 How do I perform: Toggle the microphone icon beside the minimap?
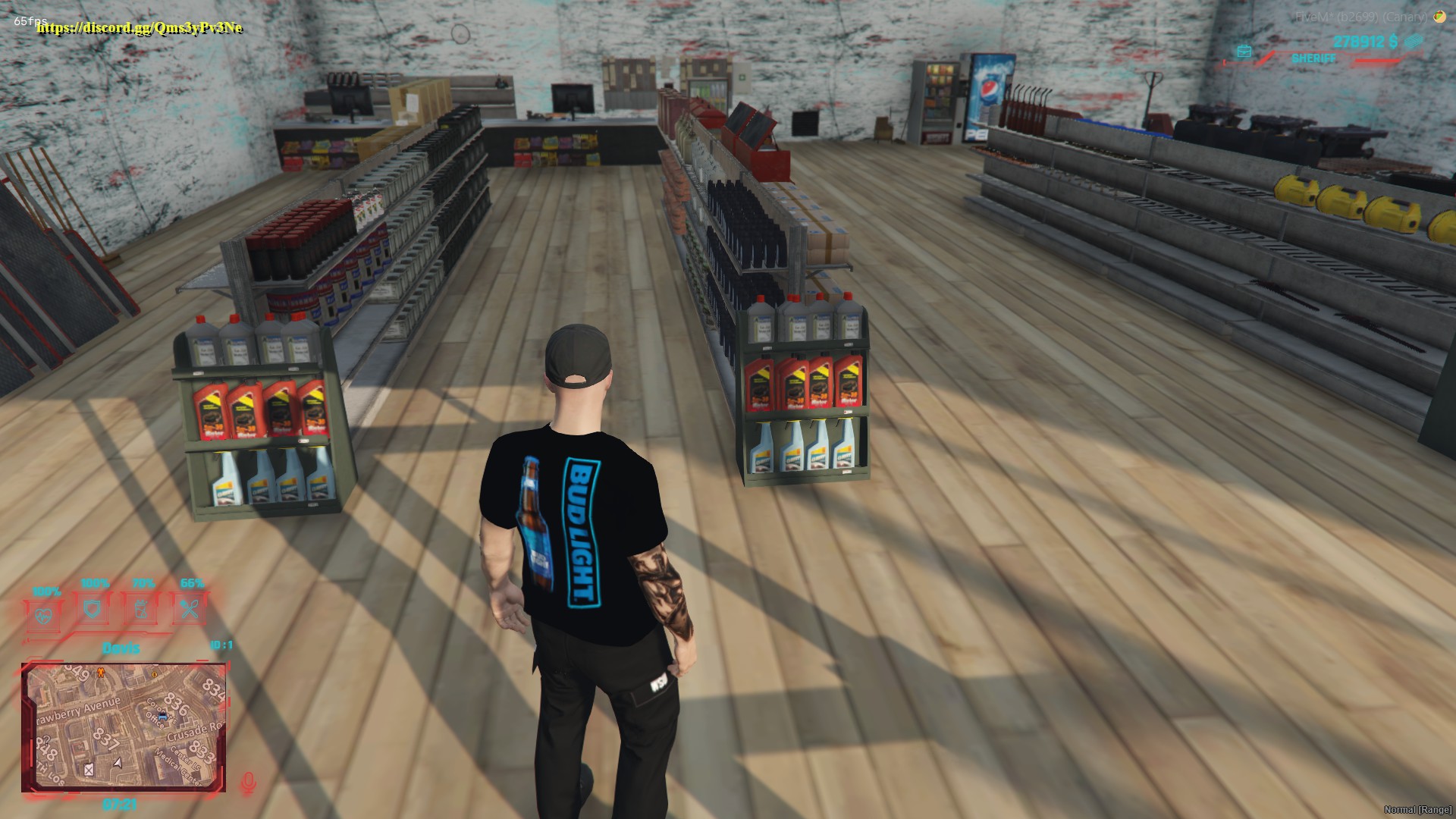pos(247,781)
